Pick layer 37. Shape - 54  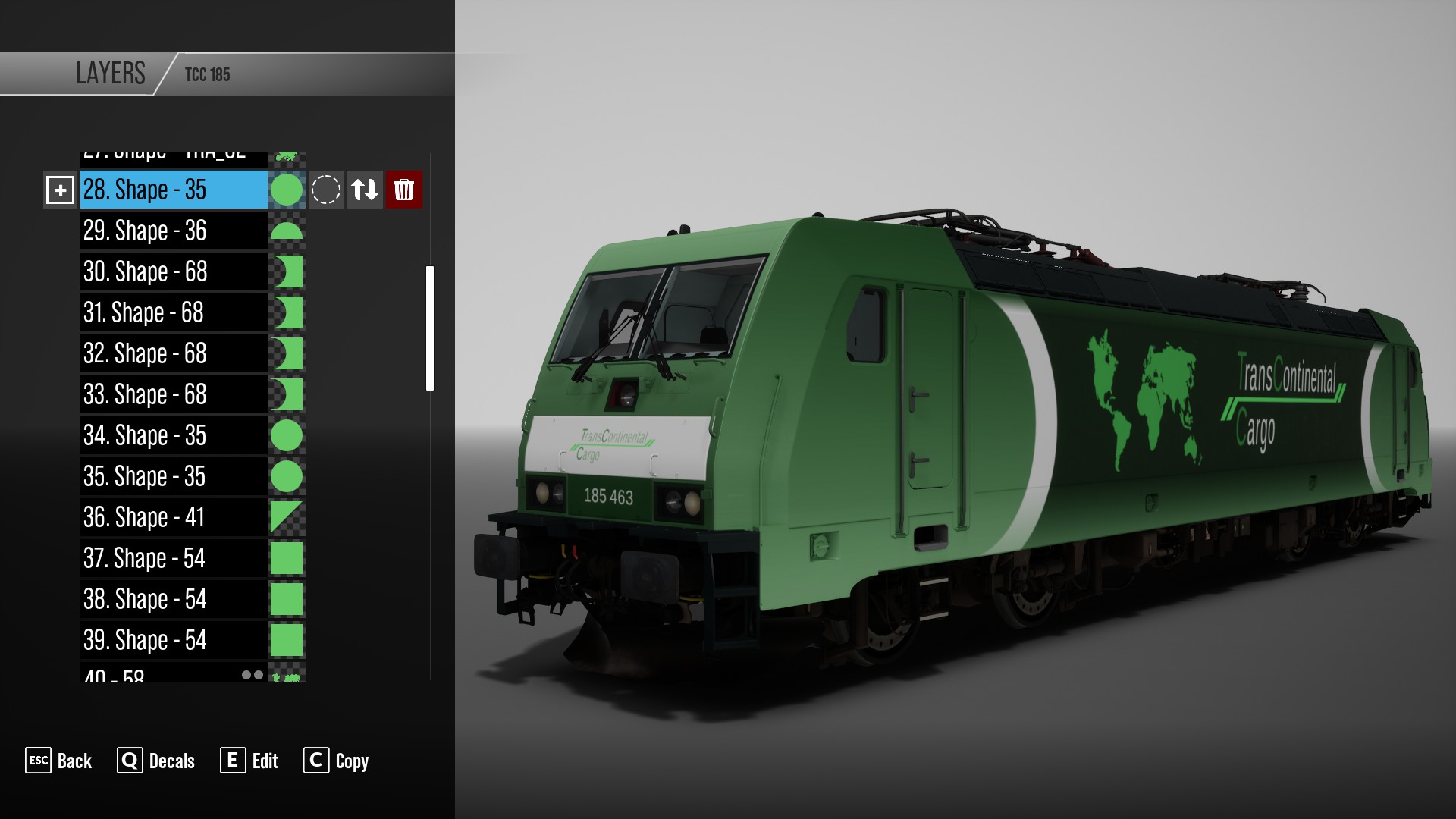(174, 558)
